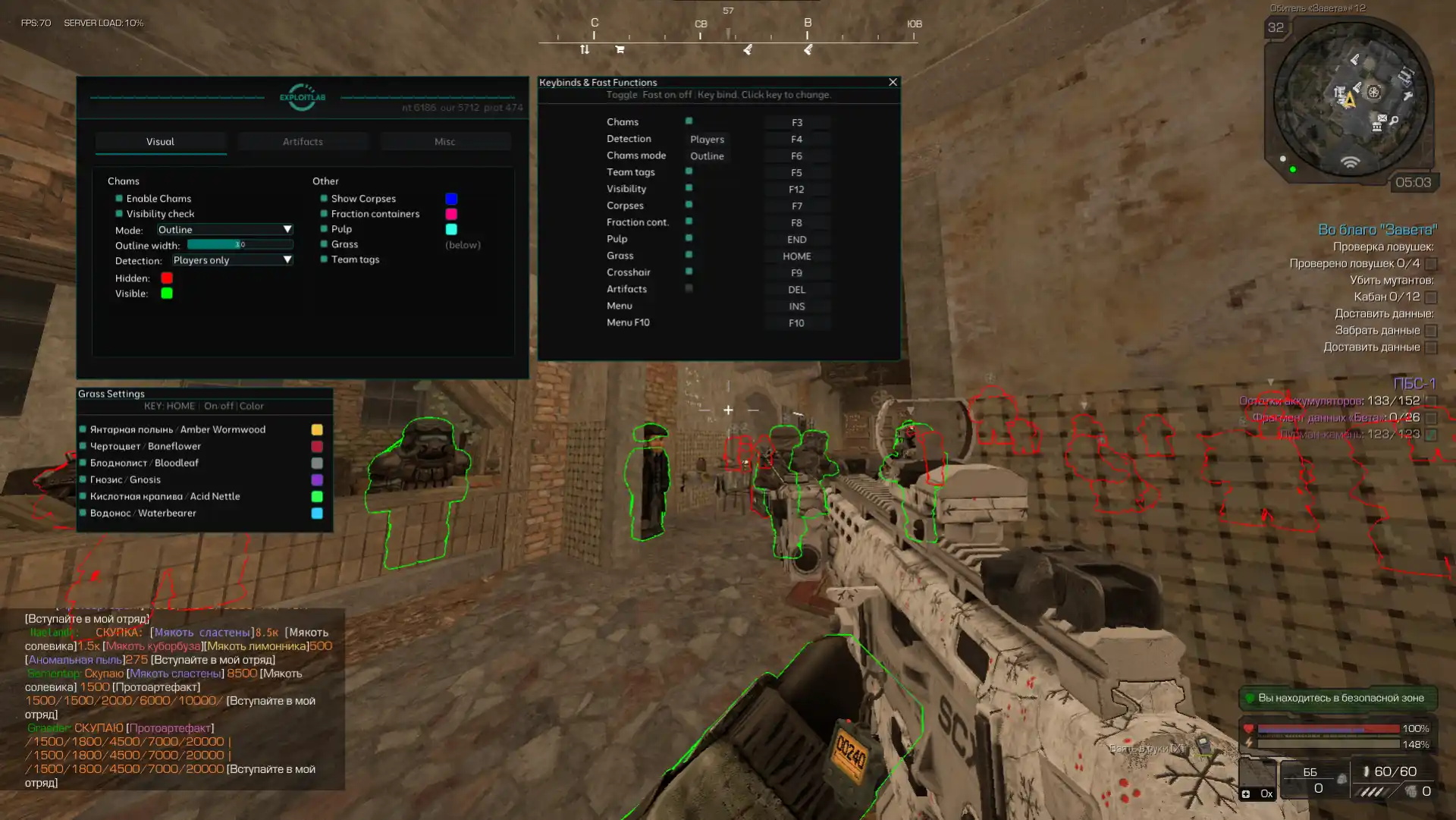1456x820 pixels.
Task: Pick the green Visible color swatch
Action: point(167,294)
